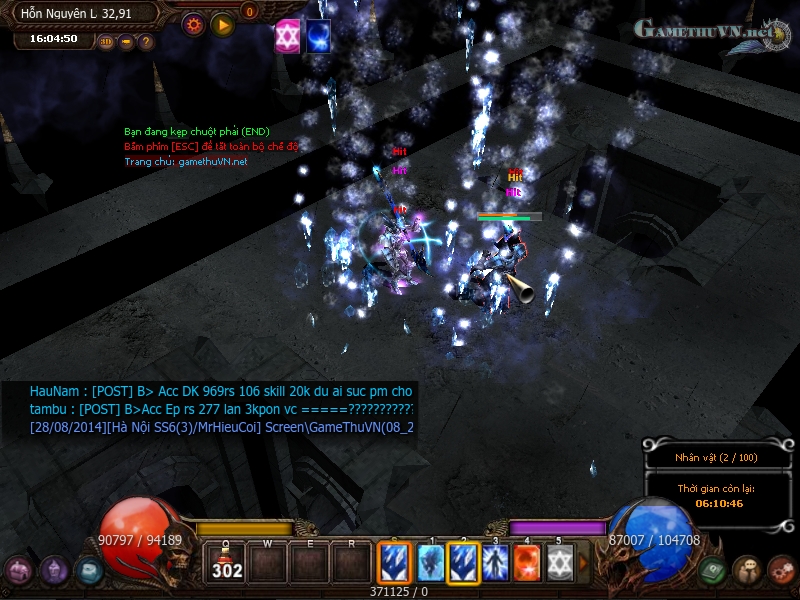Activate skill slot 1 ice beast

coord(430,562)
